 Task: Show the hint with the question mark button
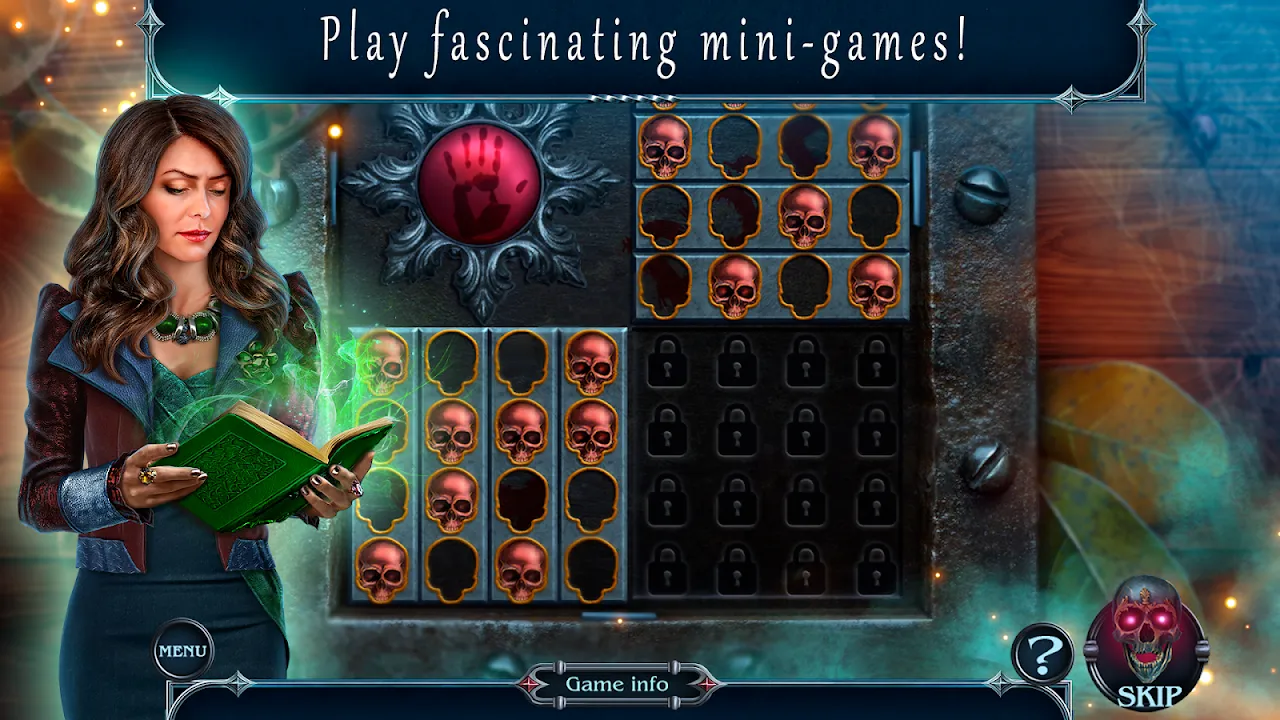point(1041,656)
